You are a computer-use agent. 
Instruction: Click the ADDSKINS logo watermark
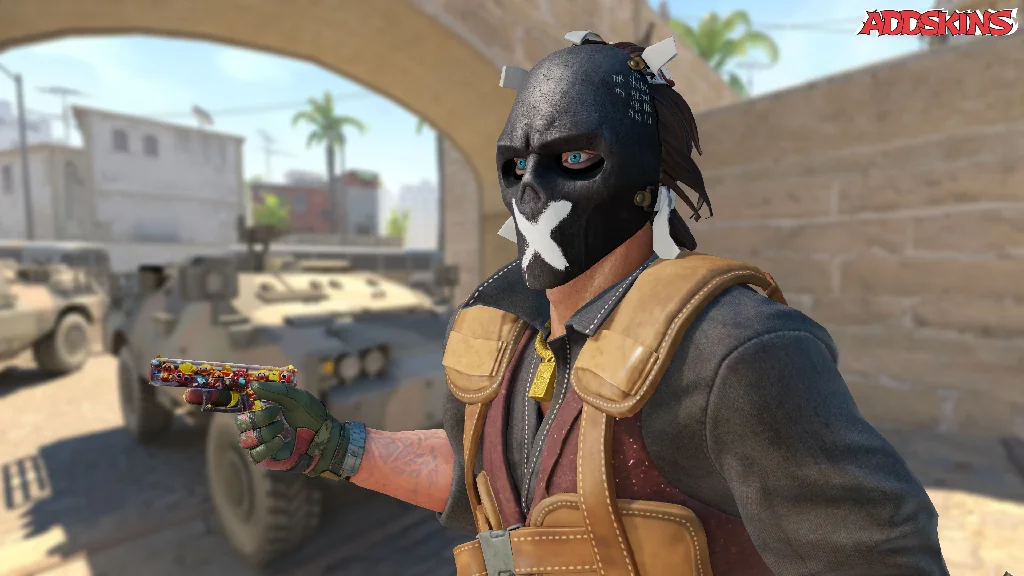[937, 22]
